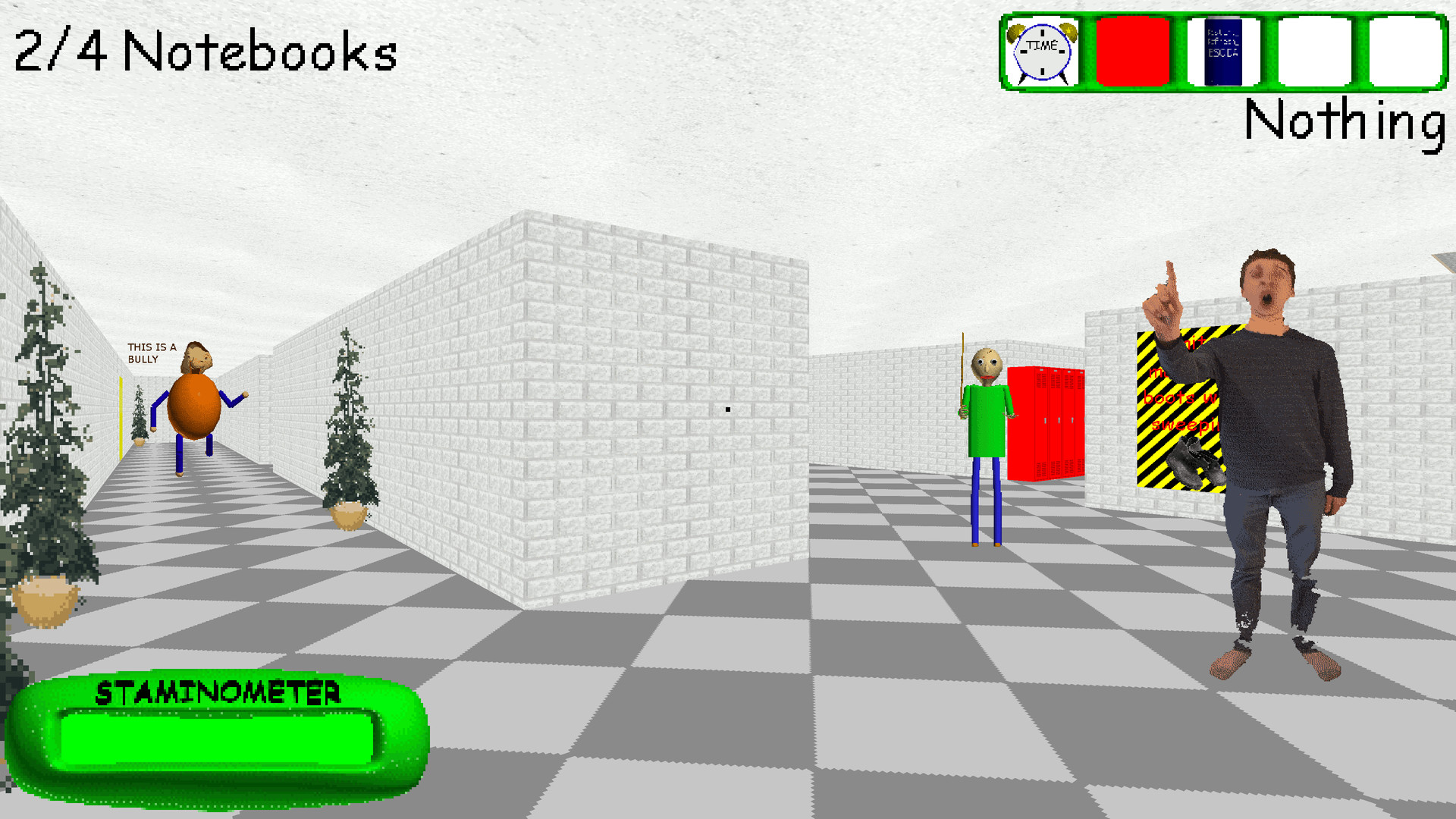Click the crosshair dot at screen center
Viewport: 1456px width, 819px height.
tap(726, 409)
